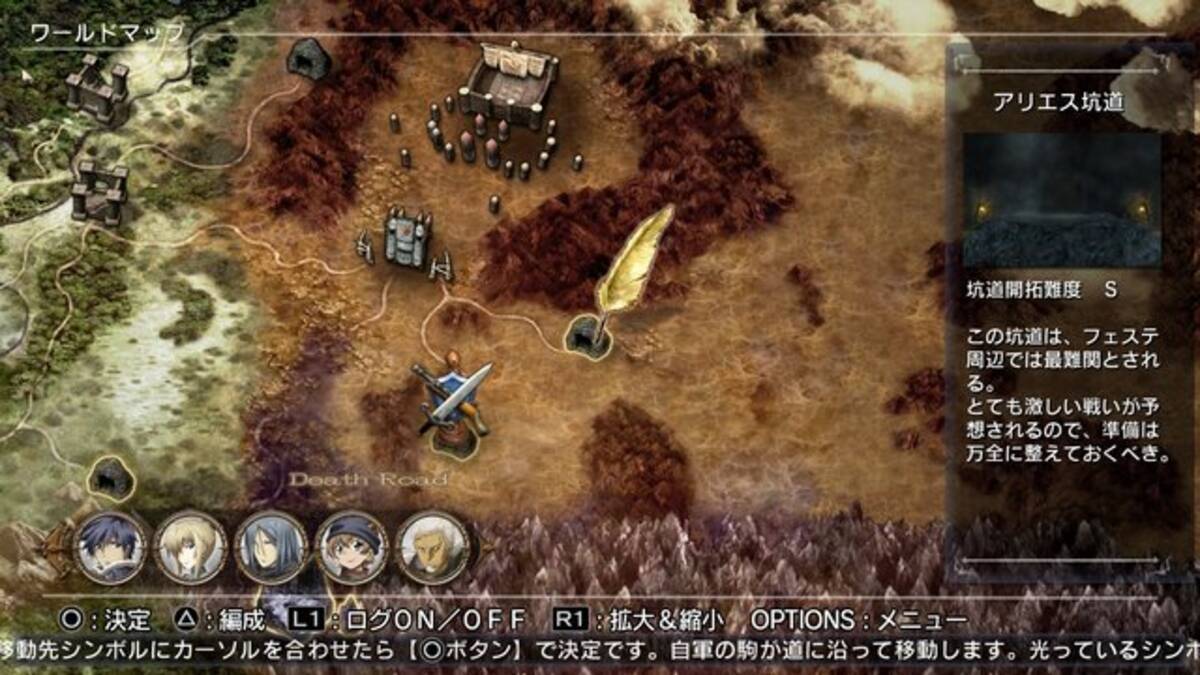Pick the long gray-haired character portrait

coord(270,547)
